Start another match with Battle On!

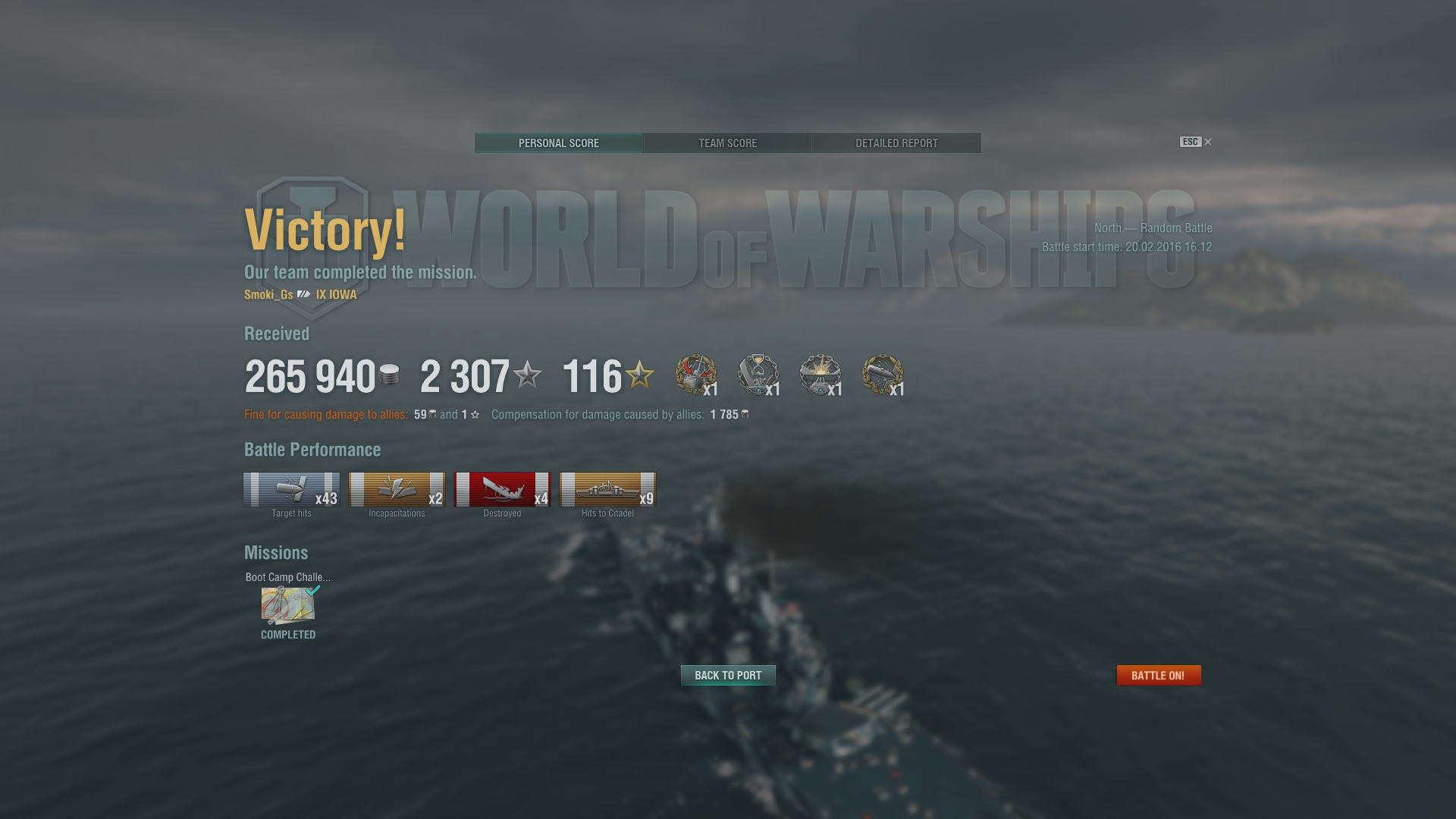click(x=1158, y=675)
